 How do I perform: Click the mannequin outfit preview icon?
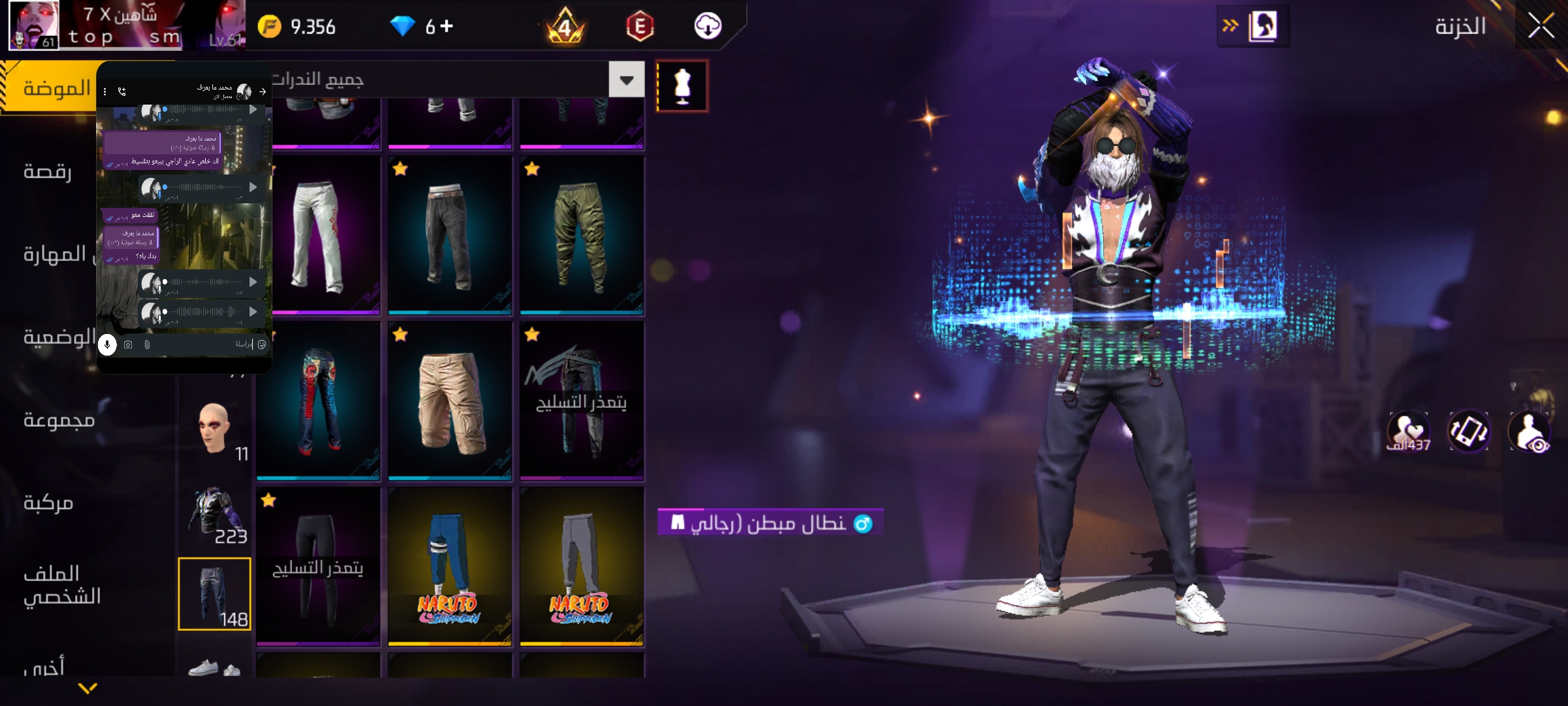pos(682,86)
